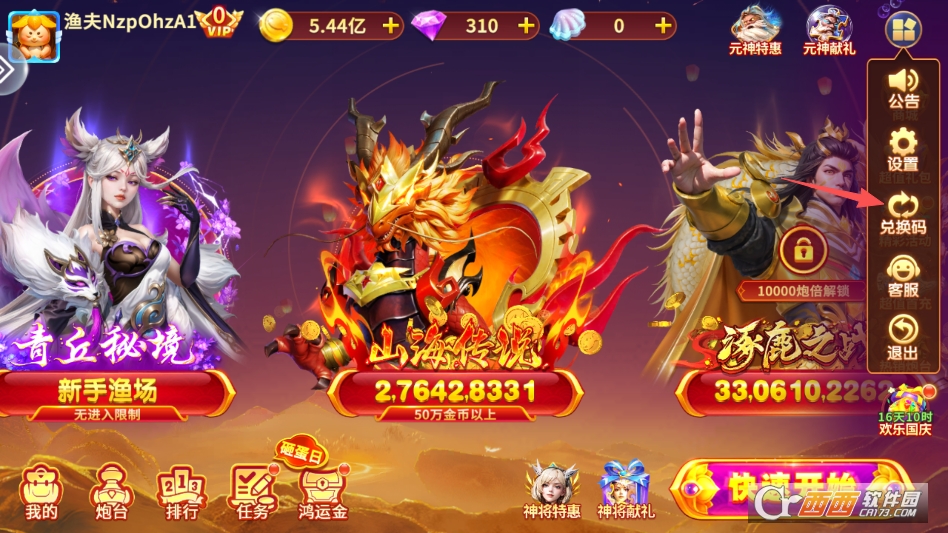Open the 鸿运金 treasure chest
This screenshot has height=533, width=948.
click(x=325, y=491)
